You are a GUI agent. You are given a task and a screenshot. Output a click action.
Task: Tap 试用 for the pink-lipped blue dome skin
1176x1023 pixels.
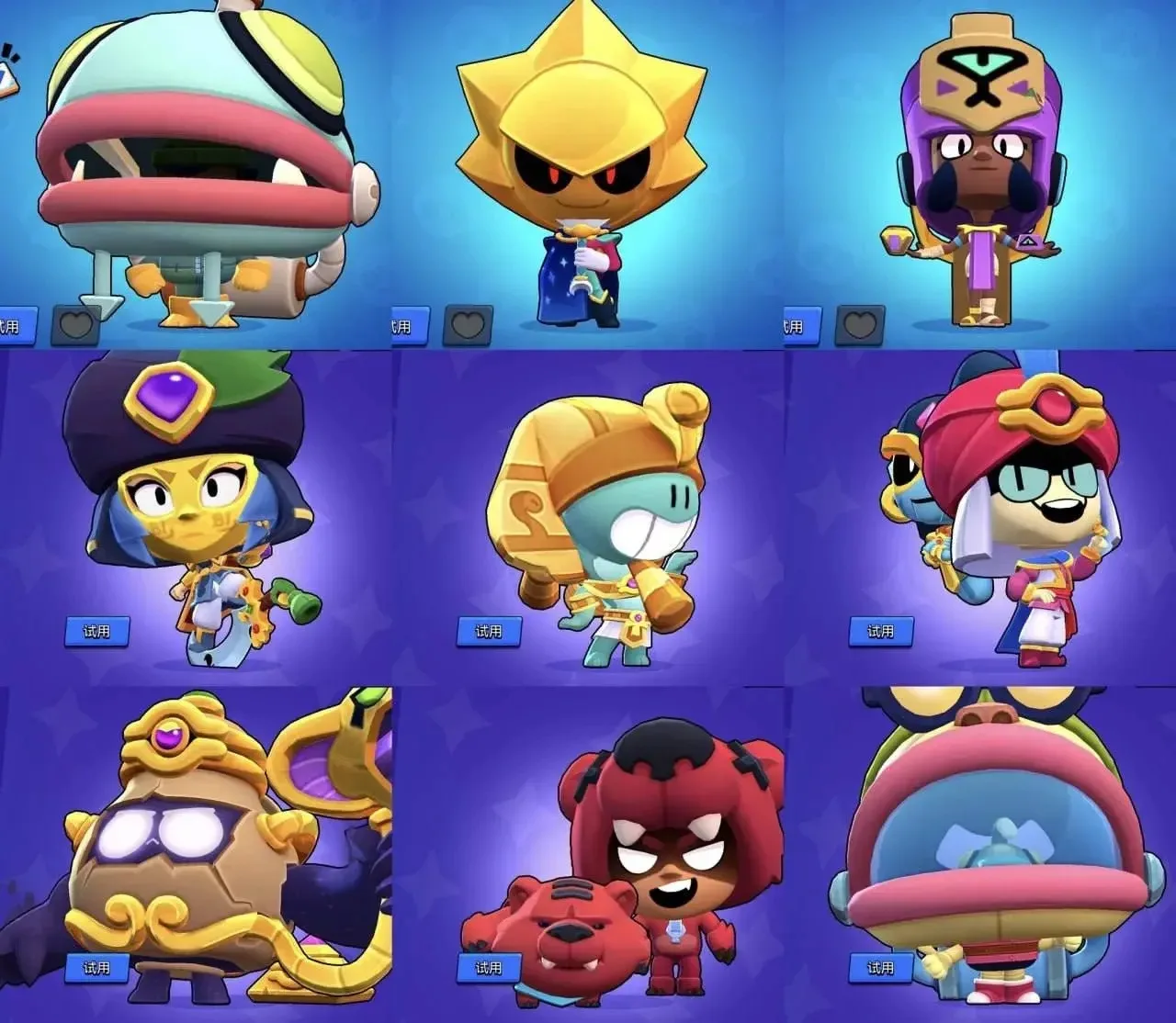(880, 968)
